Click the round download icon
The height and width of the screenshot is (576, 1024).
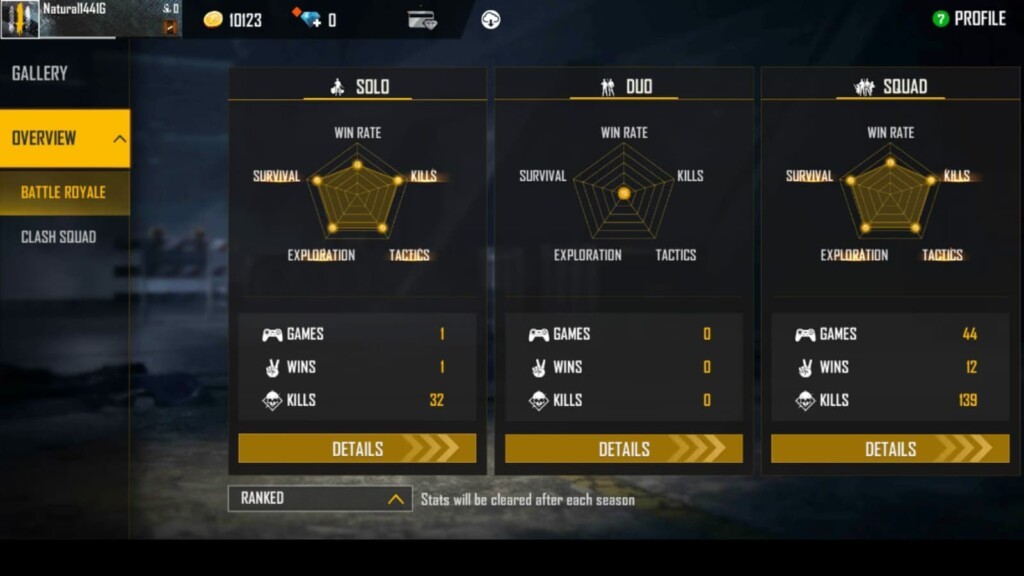point(490,19)
